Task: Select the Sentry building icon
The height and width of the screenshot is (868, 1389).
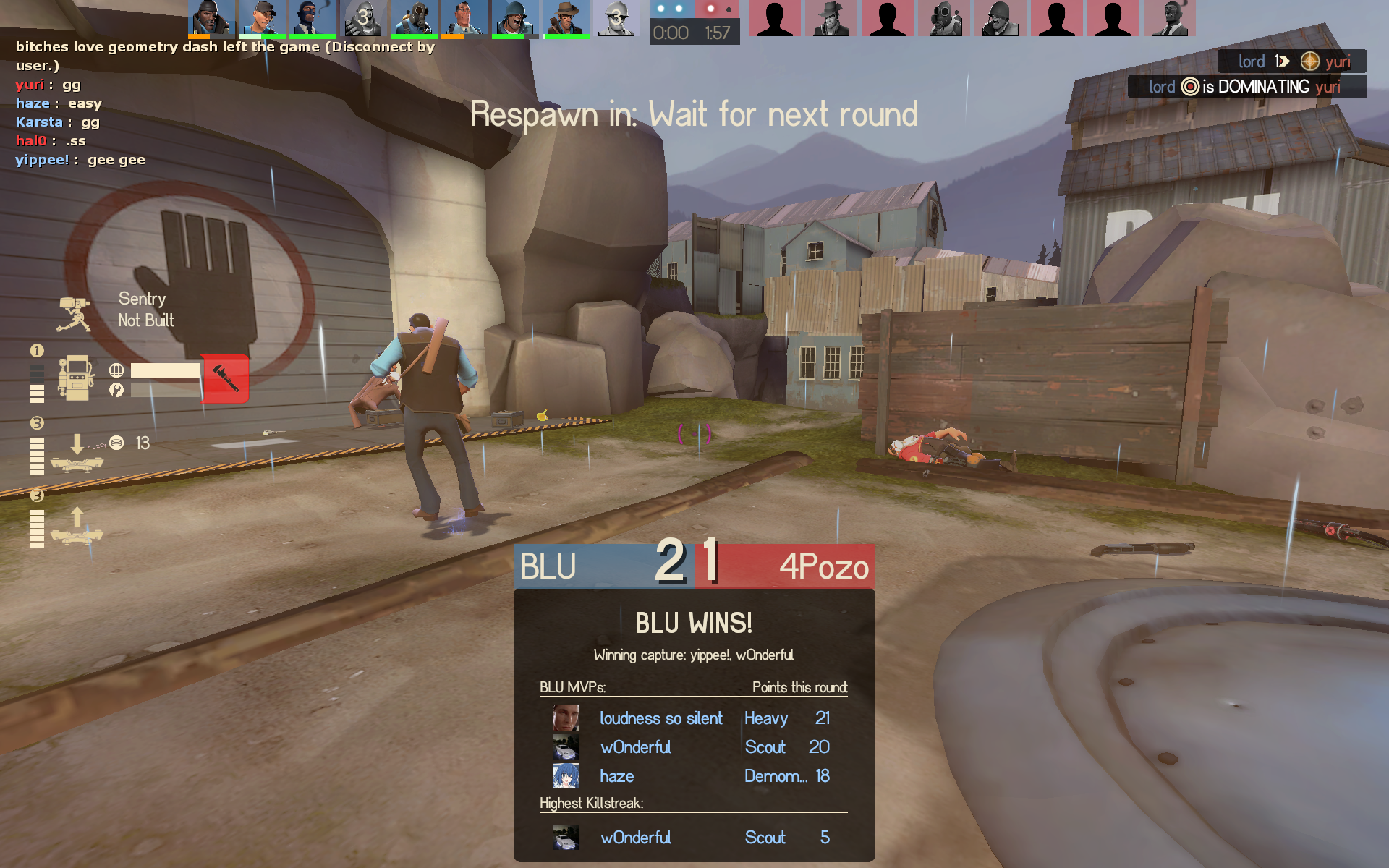Action: tap(75, 314)
